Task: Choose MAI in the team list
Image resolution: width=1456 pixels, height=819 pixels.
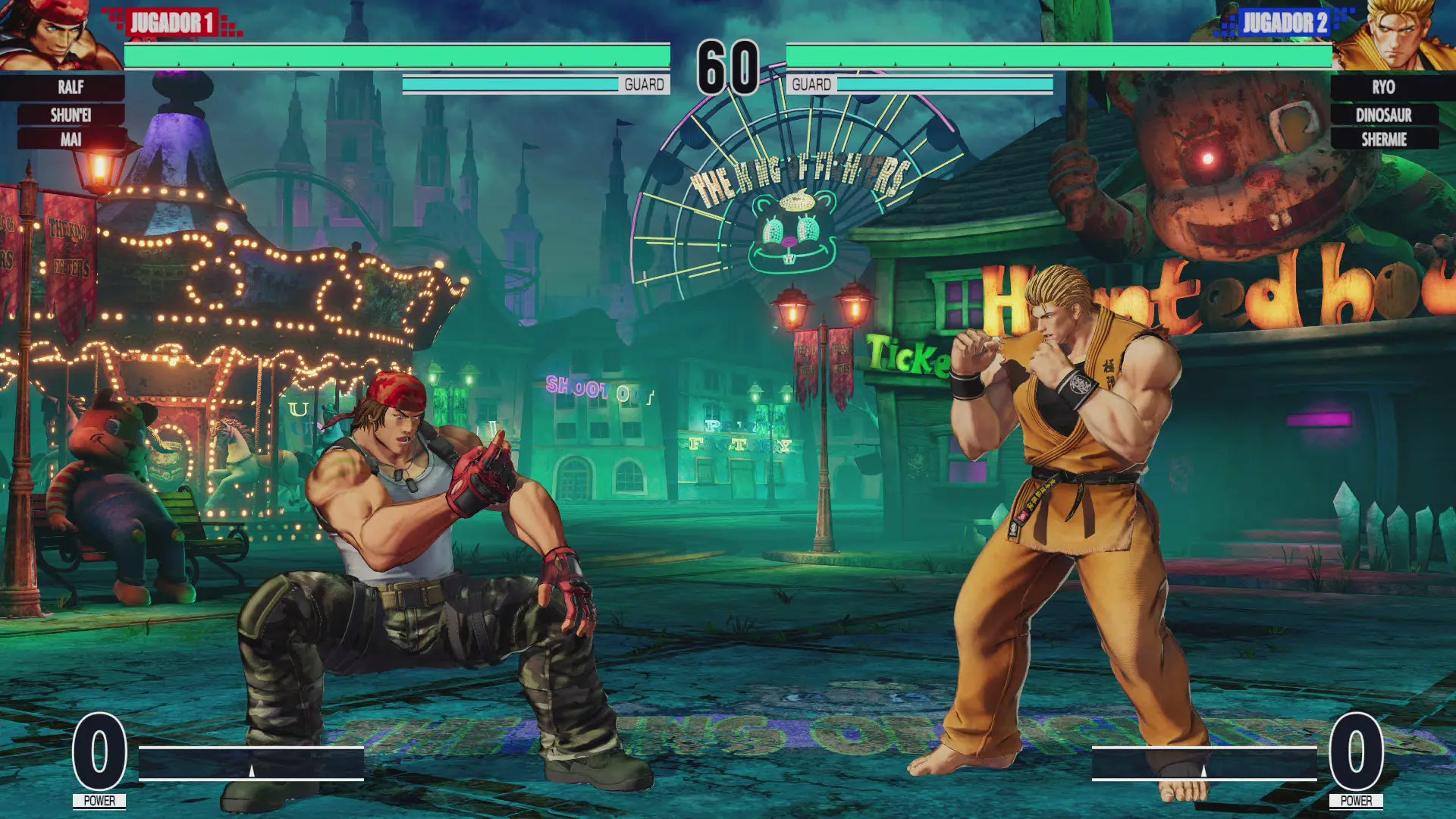Action: (71, 140)
